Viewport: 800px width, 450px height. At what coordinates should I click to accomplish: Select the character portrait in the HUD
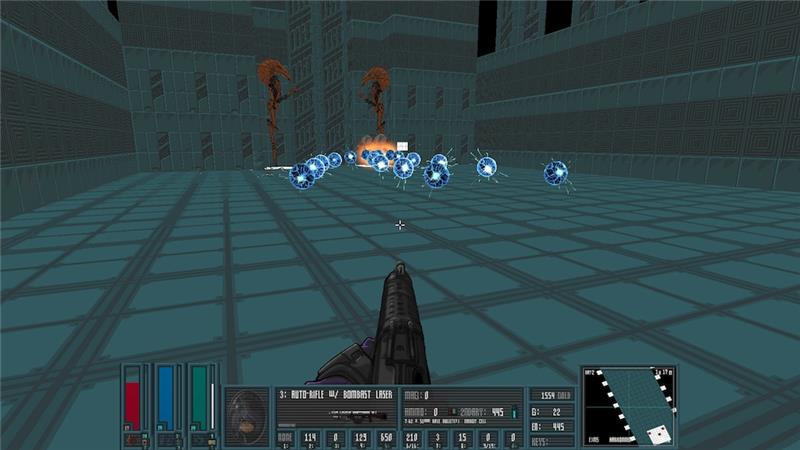point(246,415)
